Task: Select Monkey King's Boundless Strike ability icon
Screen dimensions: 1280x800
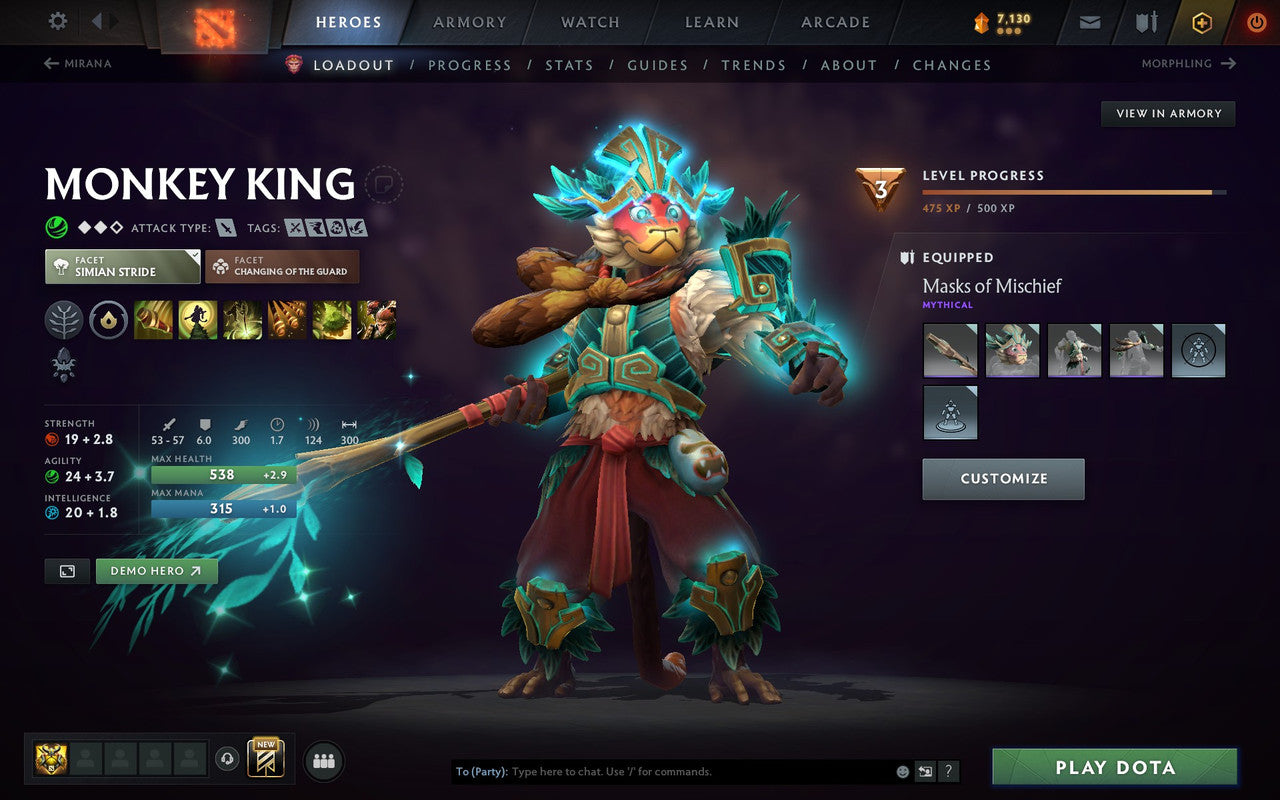Action: coord(153,320)
